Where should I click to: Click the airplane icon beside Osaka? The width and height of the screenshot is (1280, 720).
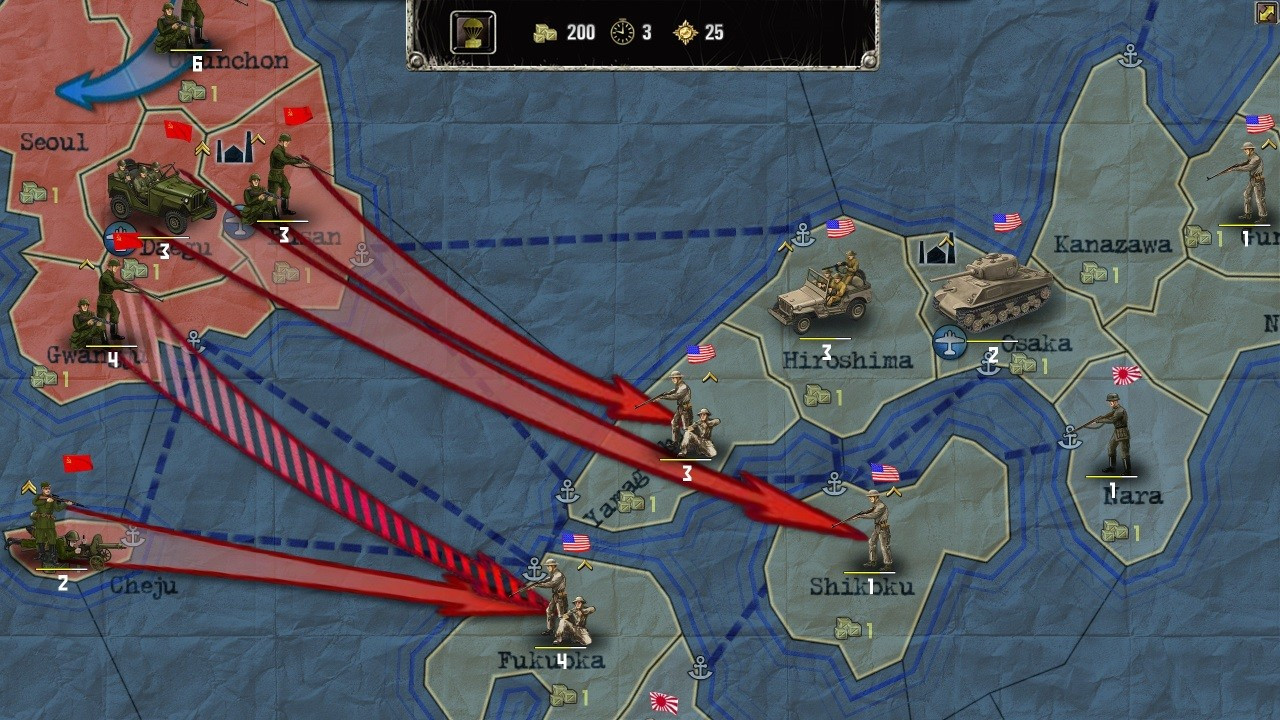tap(949, 342)
